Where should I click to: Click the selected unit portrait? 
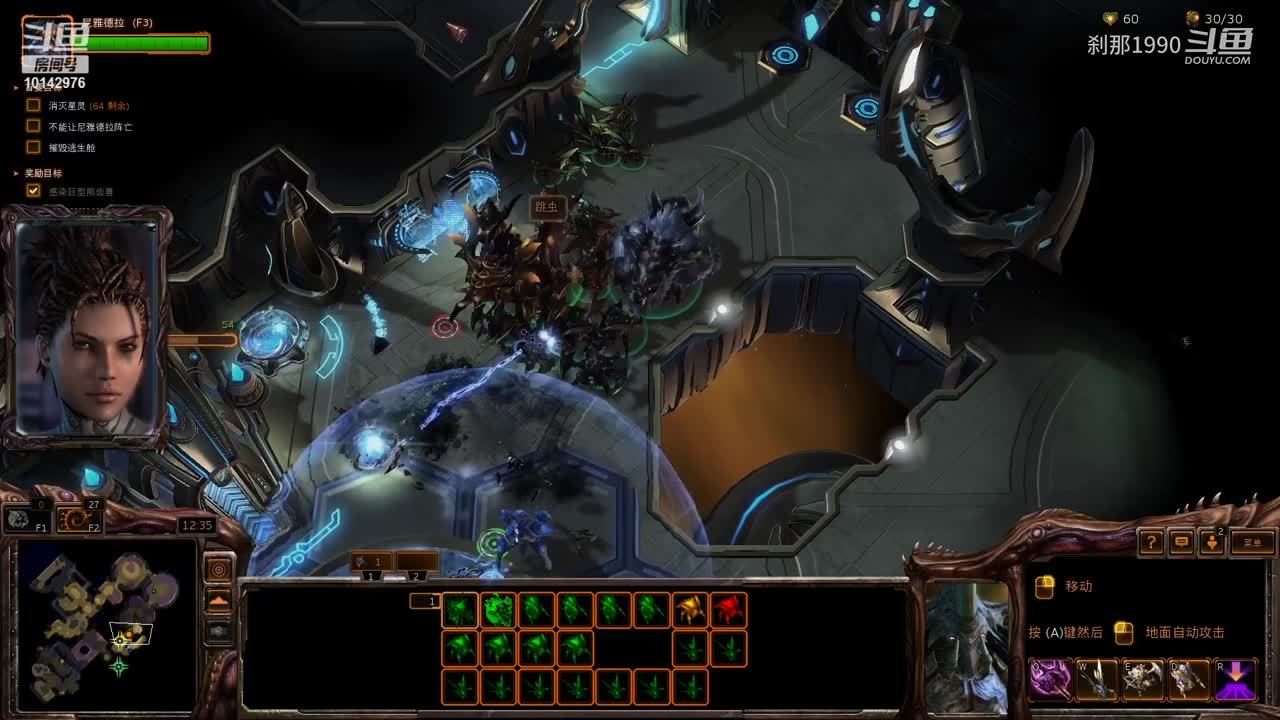coord(966,647)
